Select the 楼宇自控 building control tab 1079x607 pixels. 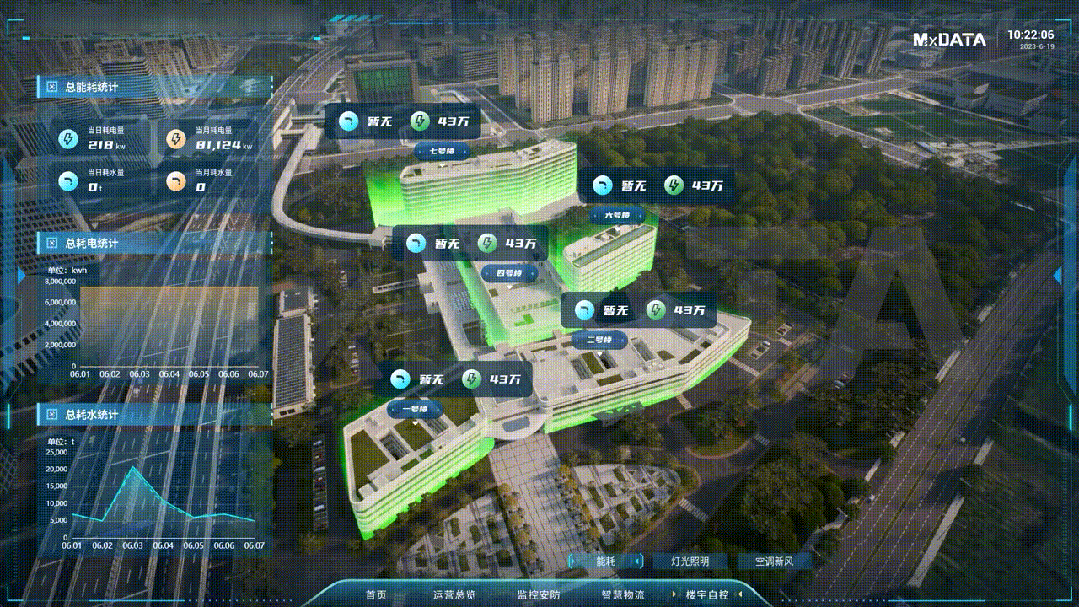pos(708,595)
